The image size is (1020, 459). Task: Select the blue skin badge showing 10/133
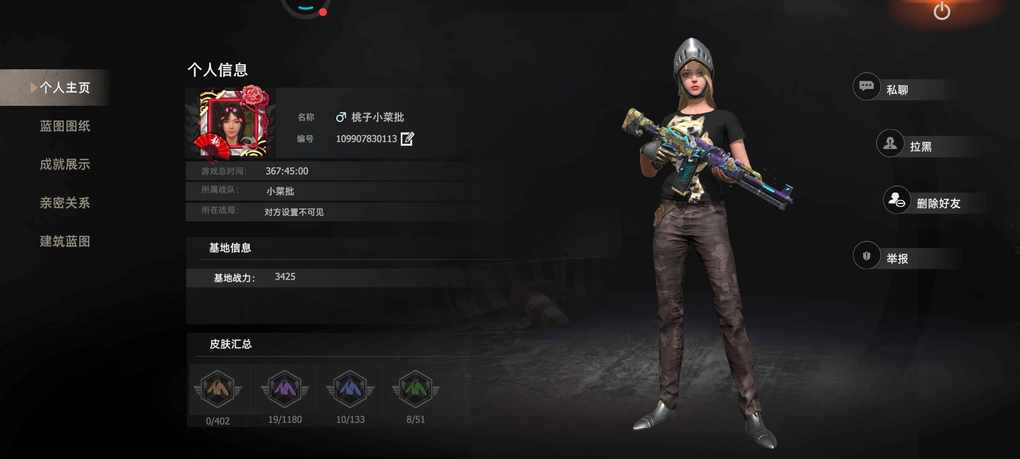(x=350, y=389)
